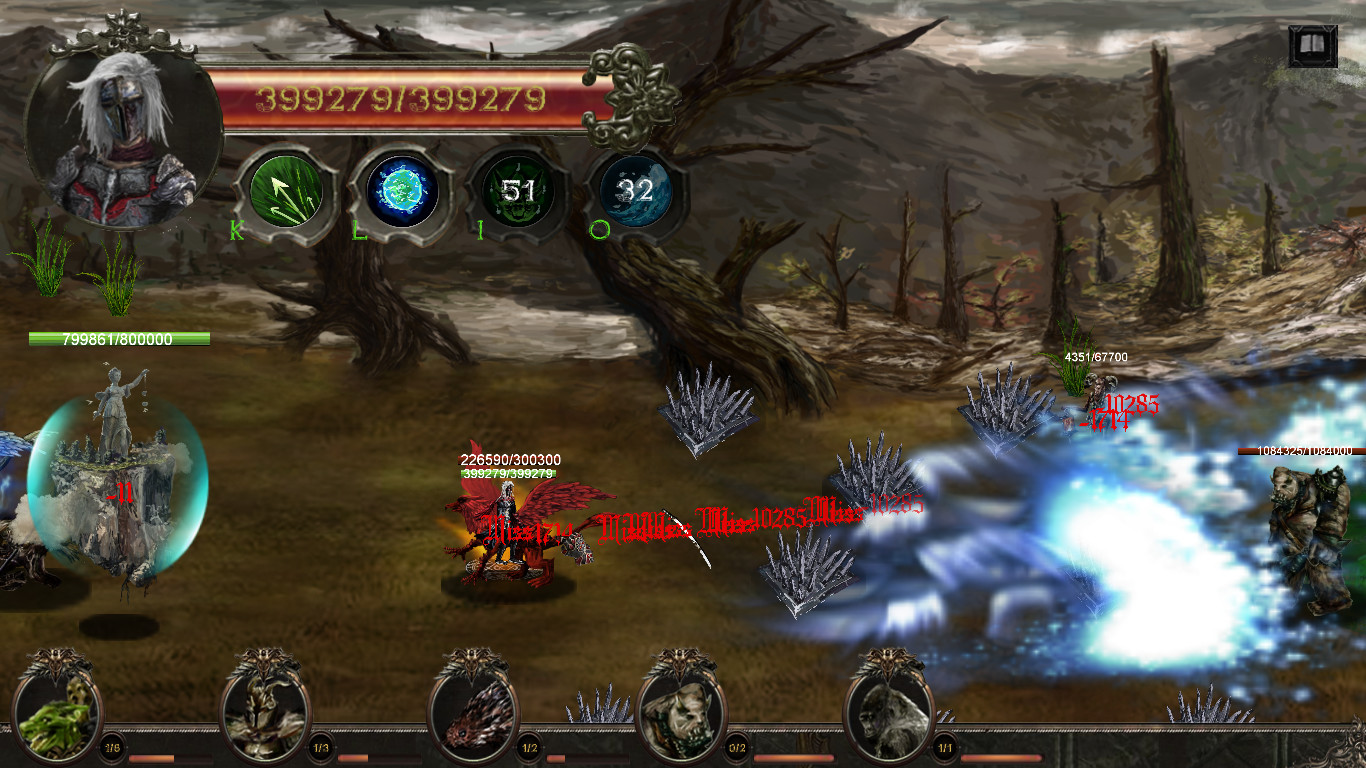Summon the red spiked beast unit
The image size is (1366, 768).
tap(474, 716)
